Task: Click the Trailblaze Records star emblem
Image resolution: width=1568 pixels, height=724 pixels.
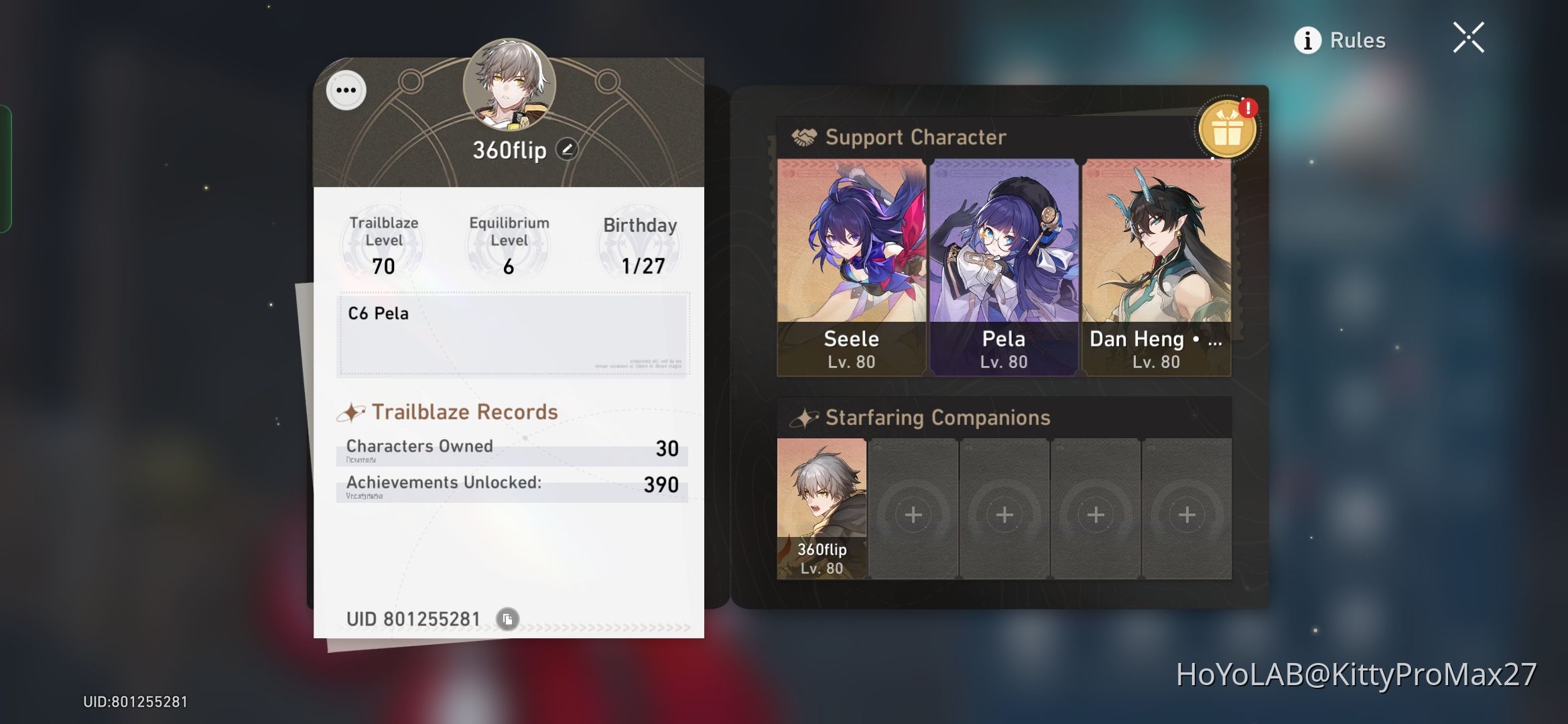Action: (x=353, y=411)
